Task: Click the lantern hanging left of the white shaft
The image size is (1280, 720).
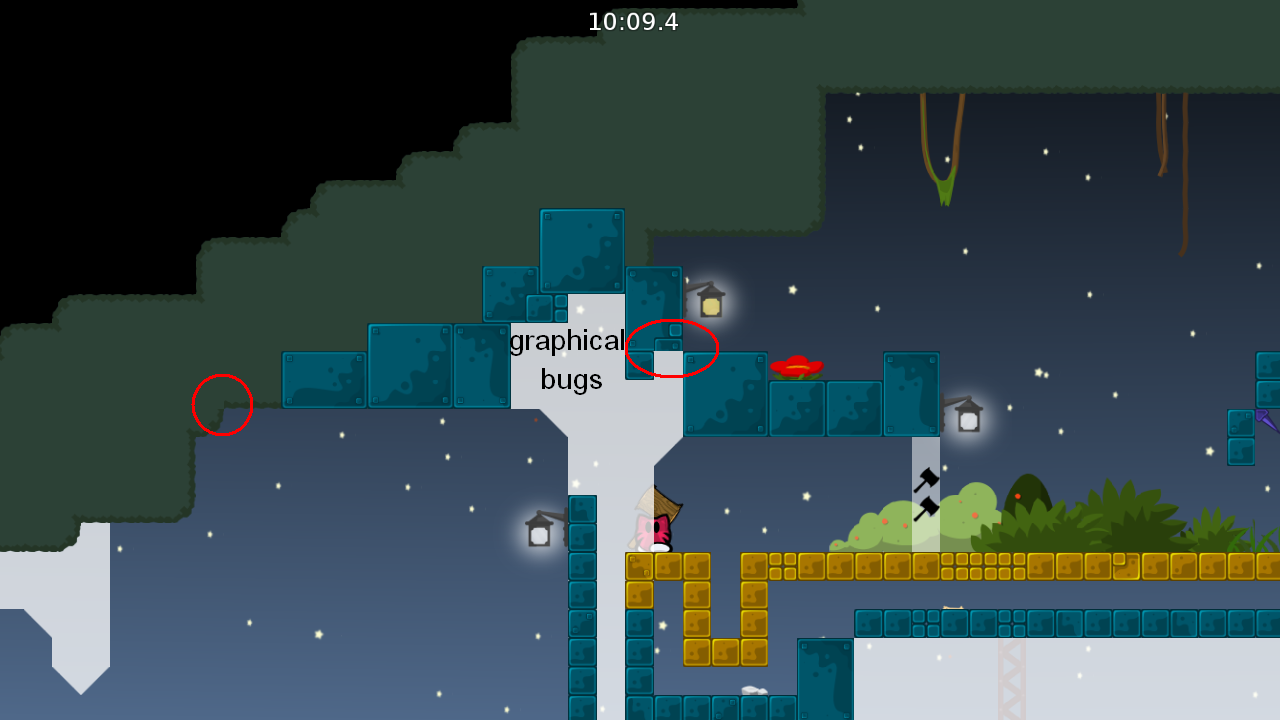Action: [537, 533]
